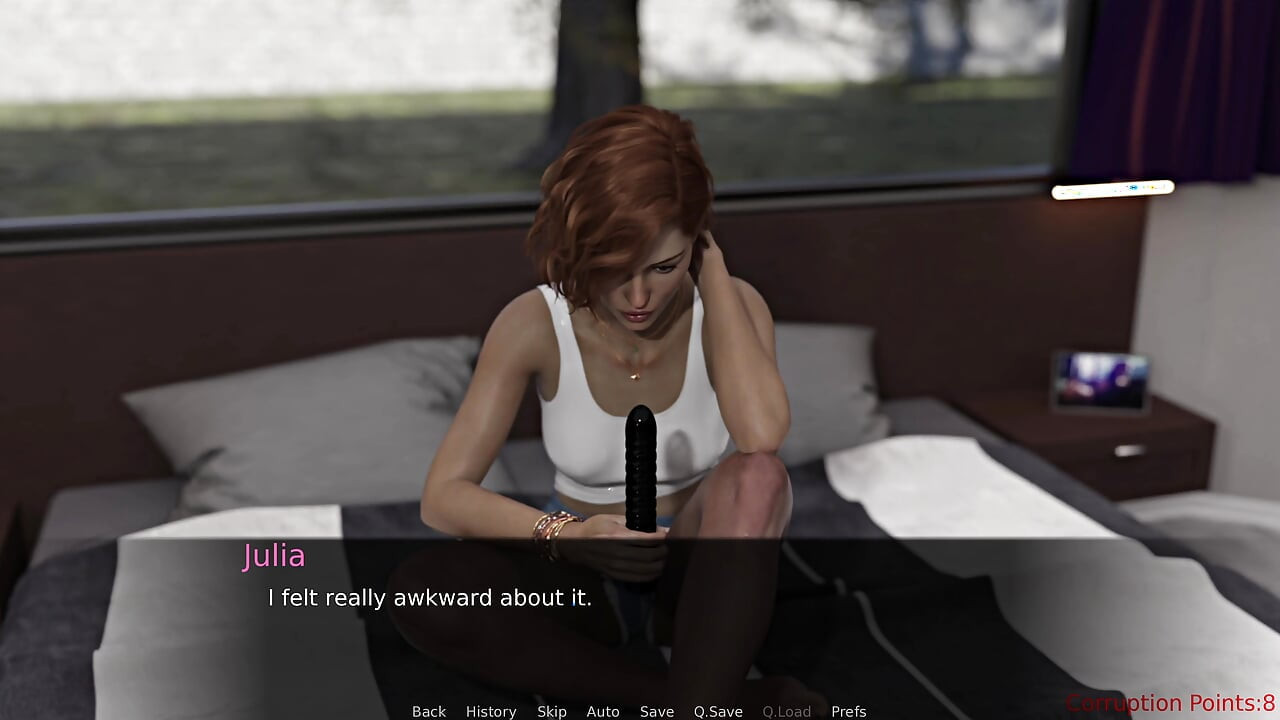Screen dimensions: 1280x720
Task: Toggle Auto dialogue advance
Action: click(603, 711)
